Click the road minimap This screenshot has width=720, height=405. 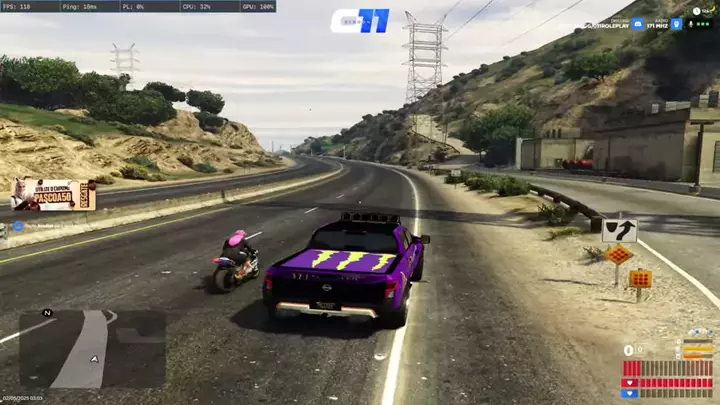(x=92, y=349)
